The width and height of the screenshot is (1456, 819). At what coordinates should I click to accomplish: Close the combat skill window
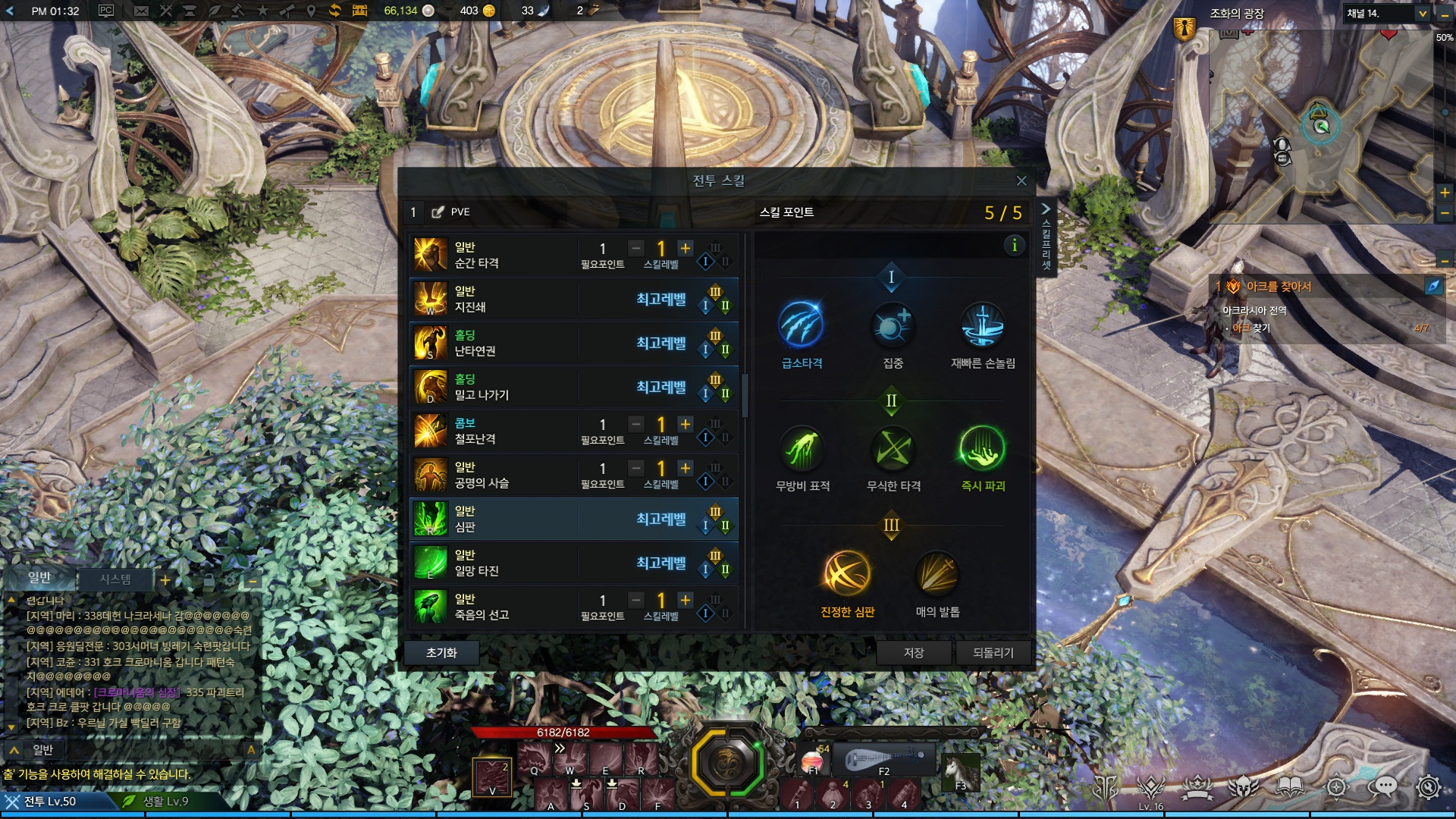pos(1021,180)
